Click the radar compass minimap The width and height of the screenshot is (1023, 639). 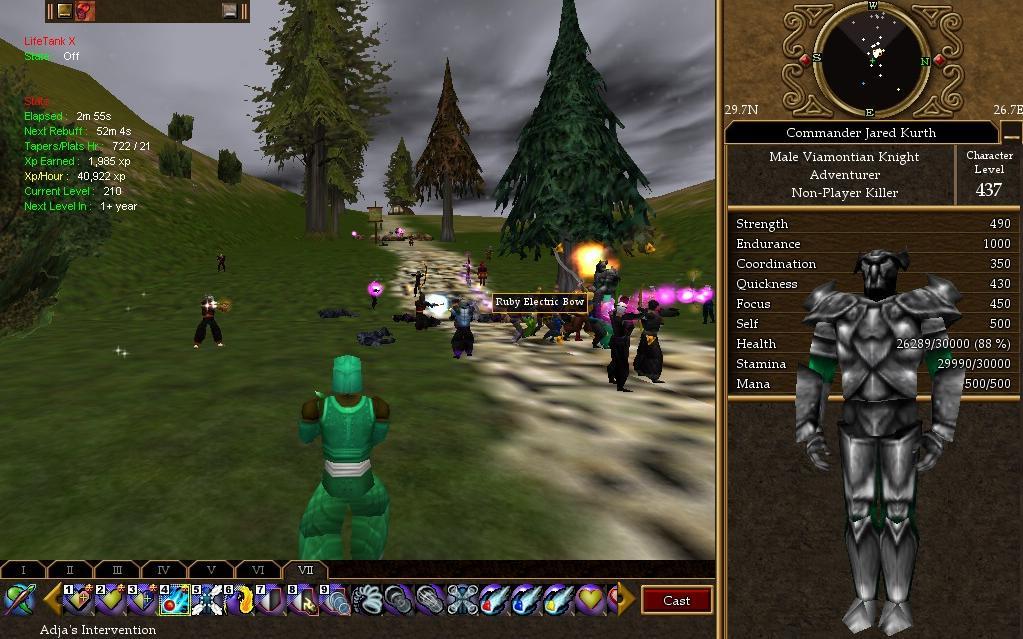pos(872,57)
